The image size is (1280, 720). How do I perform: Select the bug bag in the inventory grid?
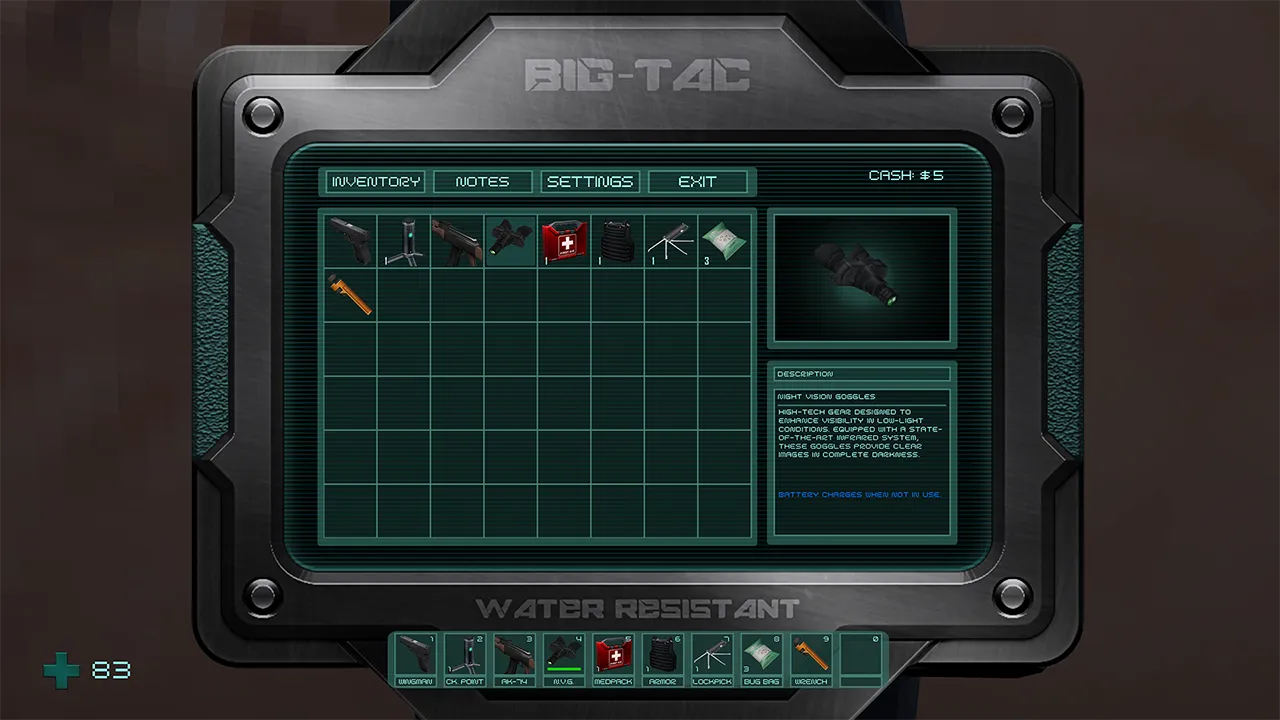724,241
